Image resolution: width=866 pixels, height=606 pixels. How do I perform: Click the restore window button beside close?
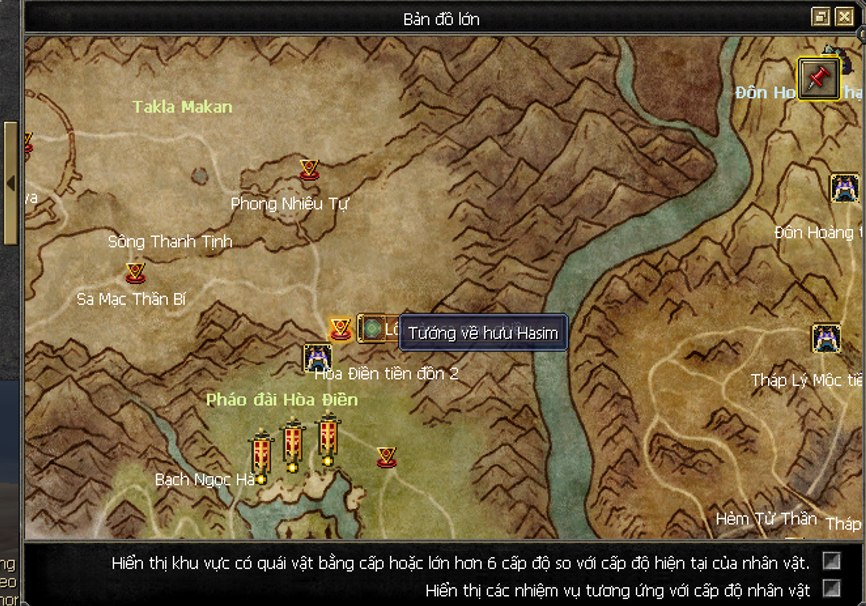click(821, 17)
